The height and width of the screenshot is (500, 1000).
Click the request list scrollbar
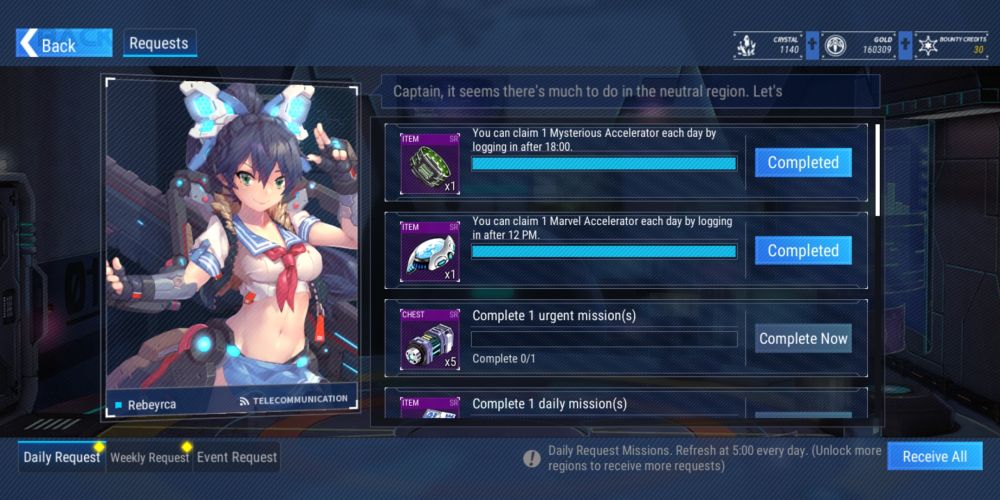click(x=878, y=170)
